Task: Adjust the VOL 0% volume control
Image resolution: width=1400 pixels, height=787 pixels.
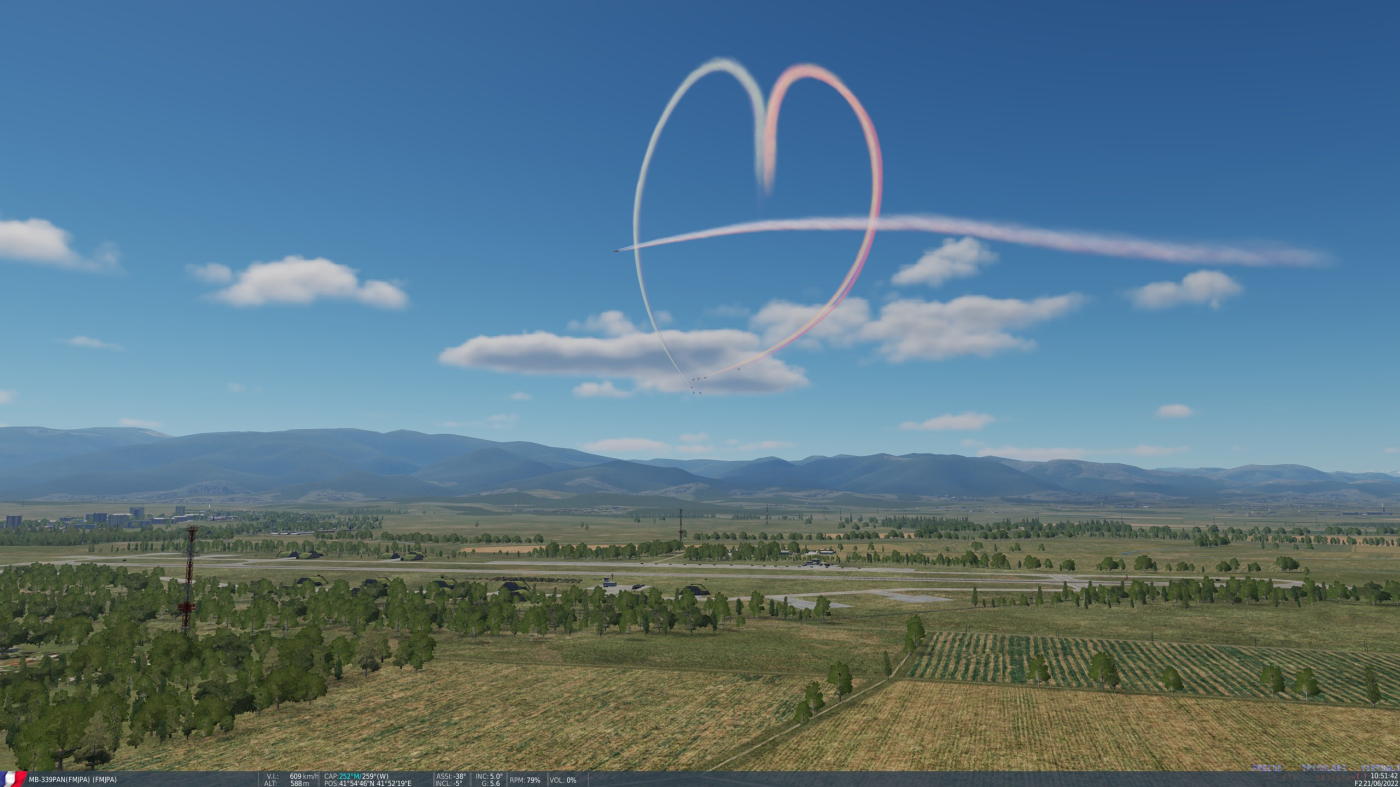Action: pos(562,778)
